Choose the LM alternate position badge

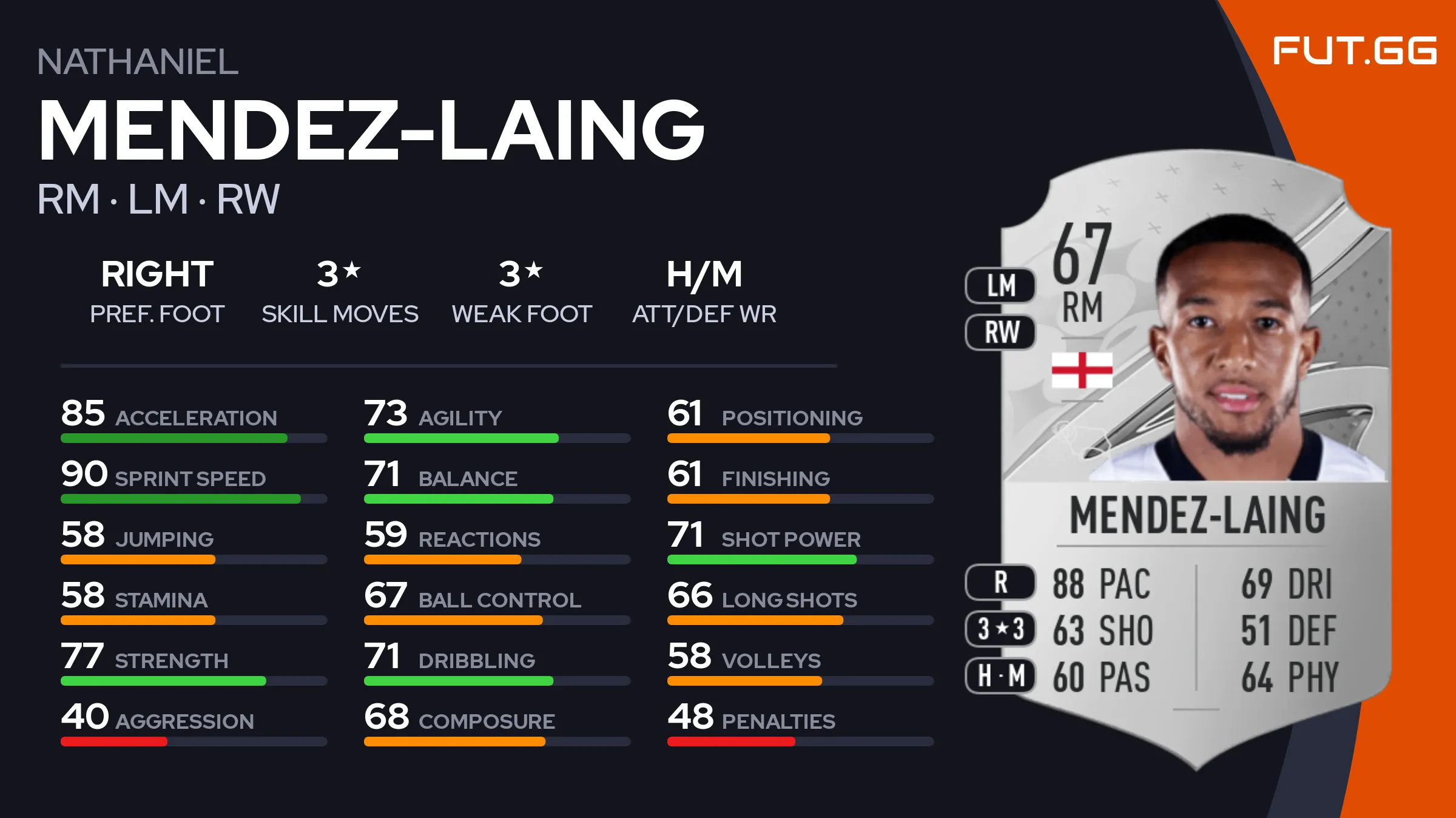pyautogui.click(x=1000, y=285)
